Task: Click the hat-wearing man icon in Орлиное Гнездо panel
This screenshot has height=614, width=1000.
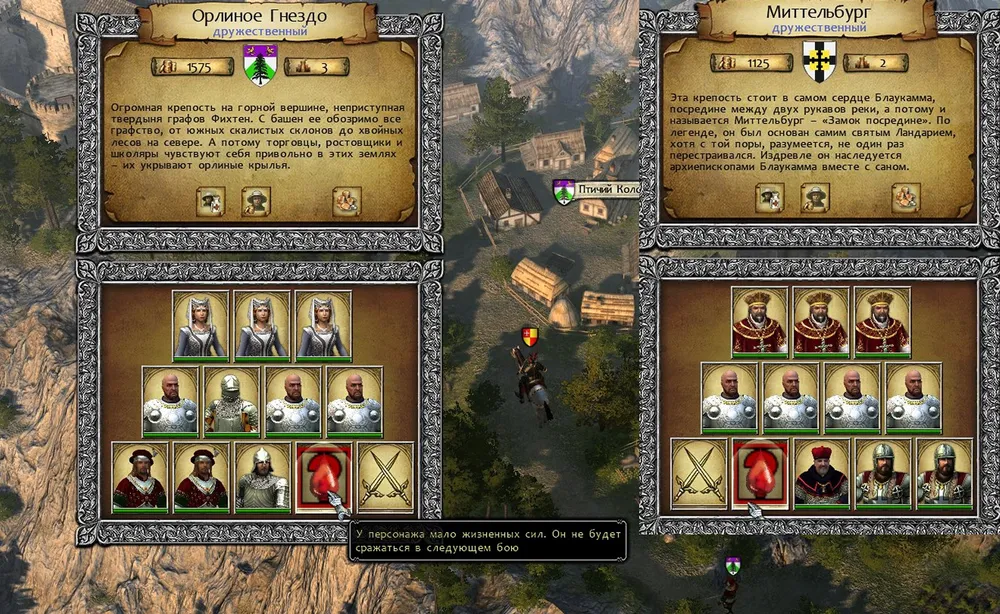Action: [x=256, y=202]
